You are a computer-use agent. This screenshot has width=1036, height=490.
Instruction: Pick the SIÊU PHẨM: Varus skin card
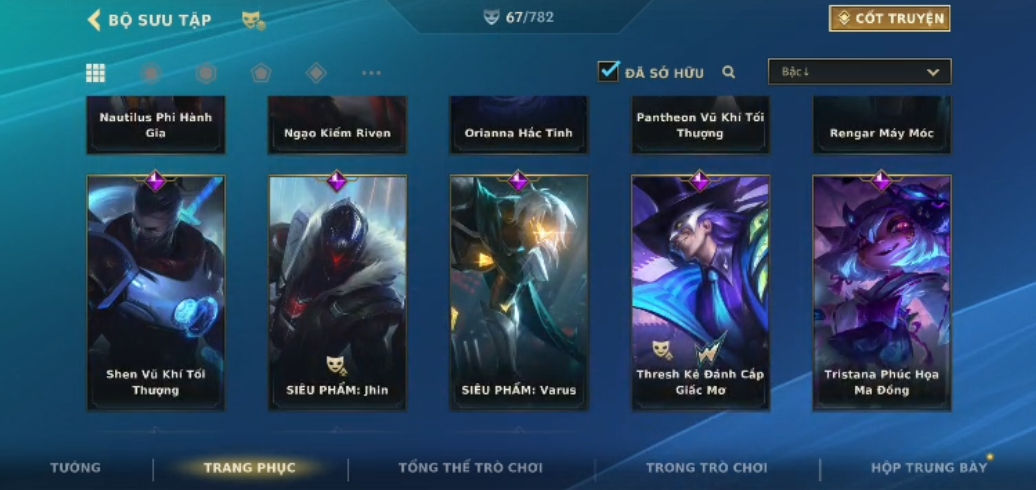519,292
